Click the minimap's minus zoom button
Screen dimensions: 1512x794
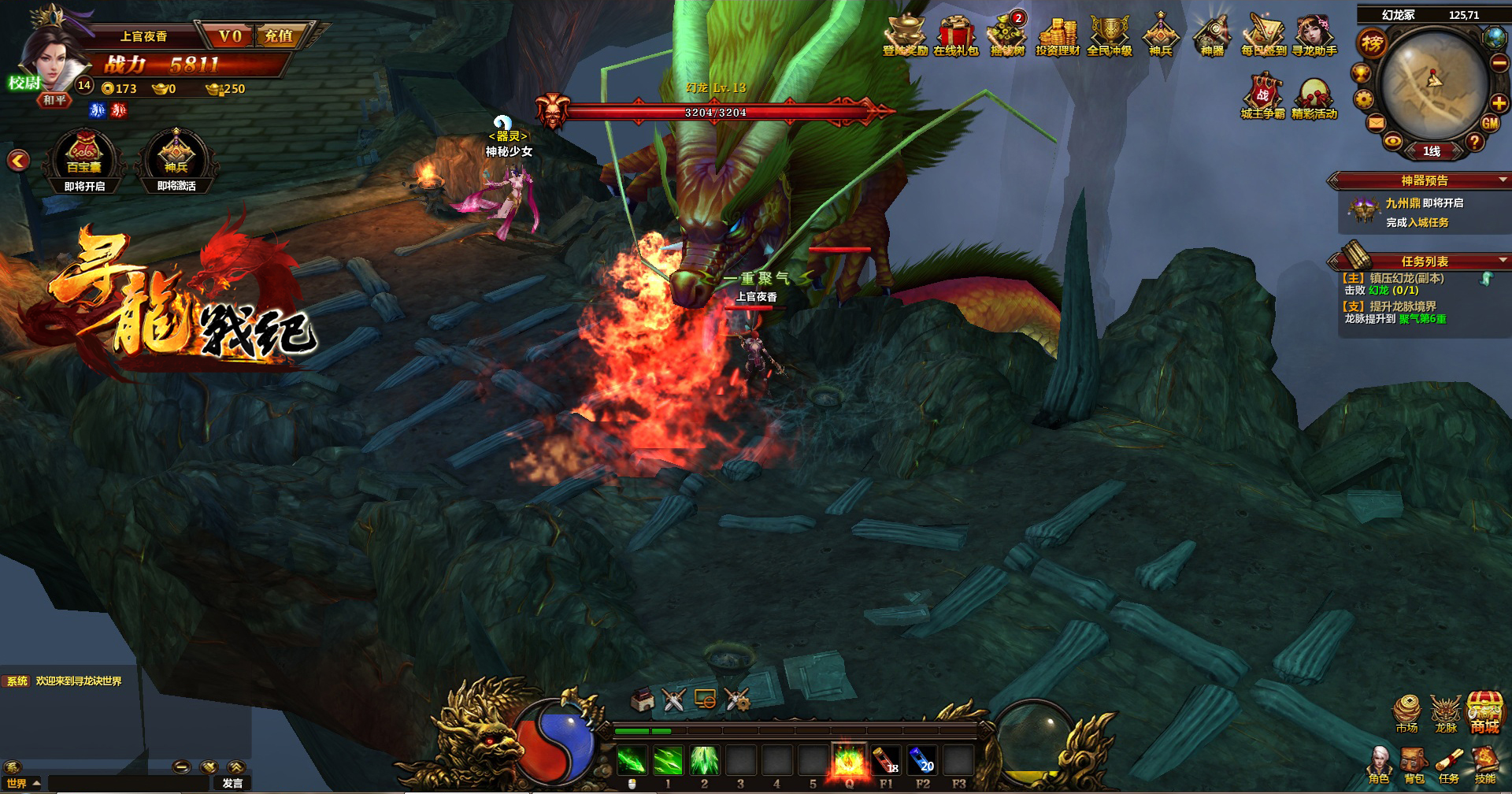[x=1499, y=64]
